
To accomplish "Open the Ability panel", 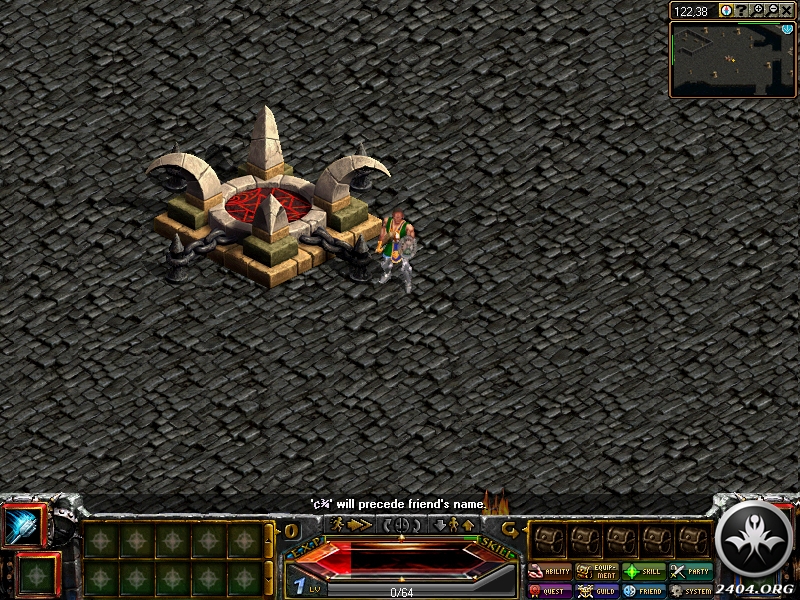I will (550, 572).
